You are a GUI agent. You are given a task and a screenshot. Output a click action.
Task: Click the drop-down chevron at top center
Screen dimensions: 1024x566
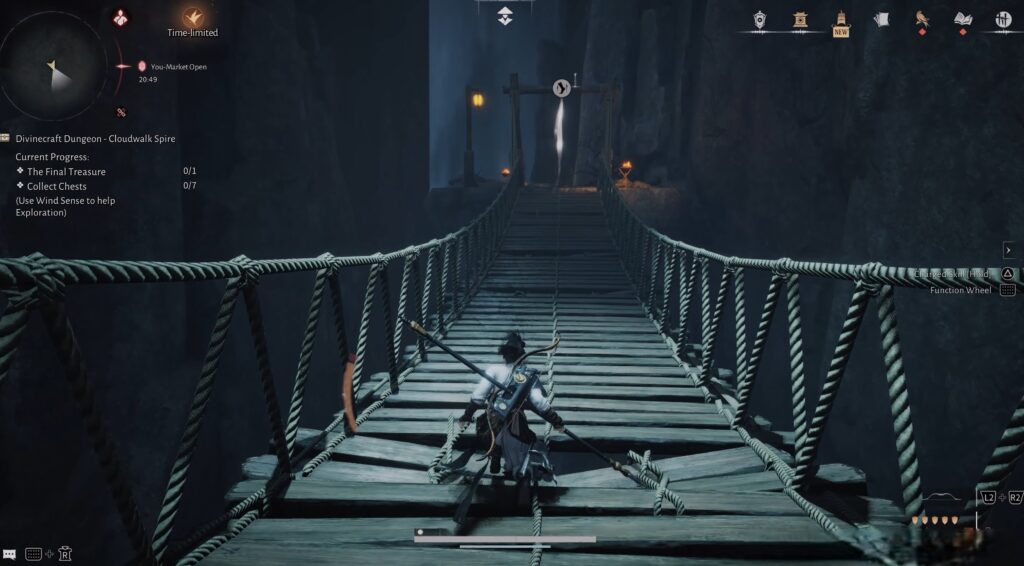pos(505,15)
